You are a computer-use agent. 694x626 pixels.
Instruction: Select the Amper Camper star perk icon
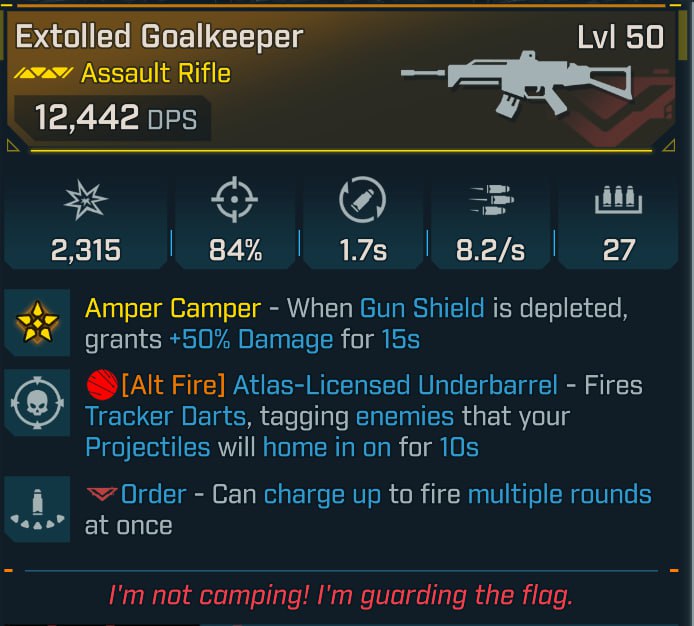coord(37,323)
